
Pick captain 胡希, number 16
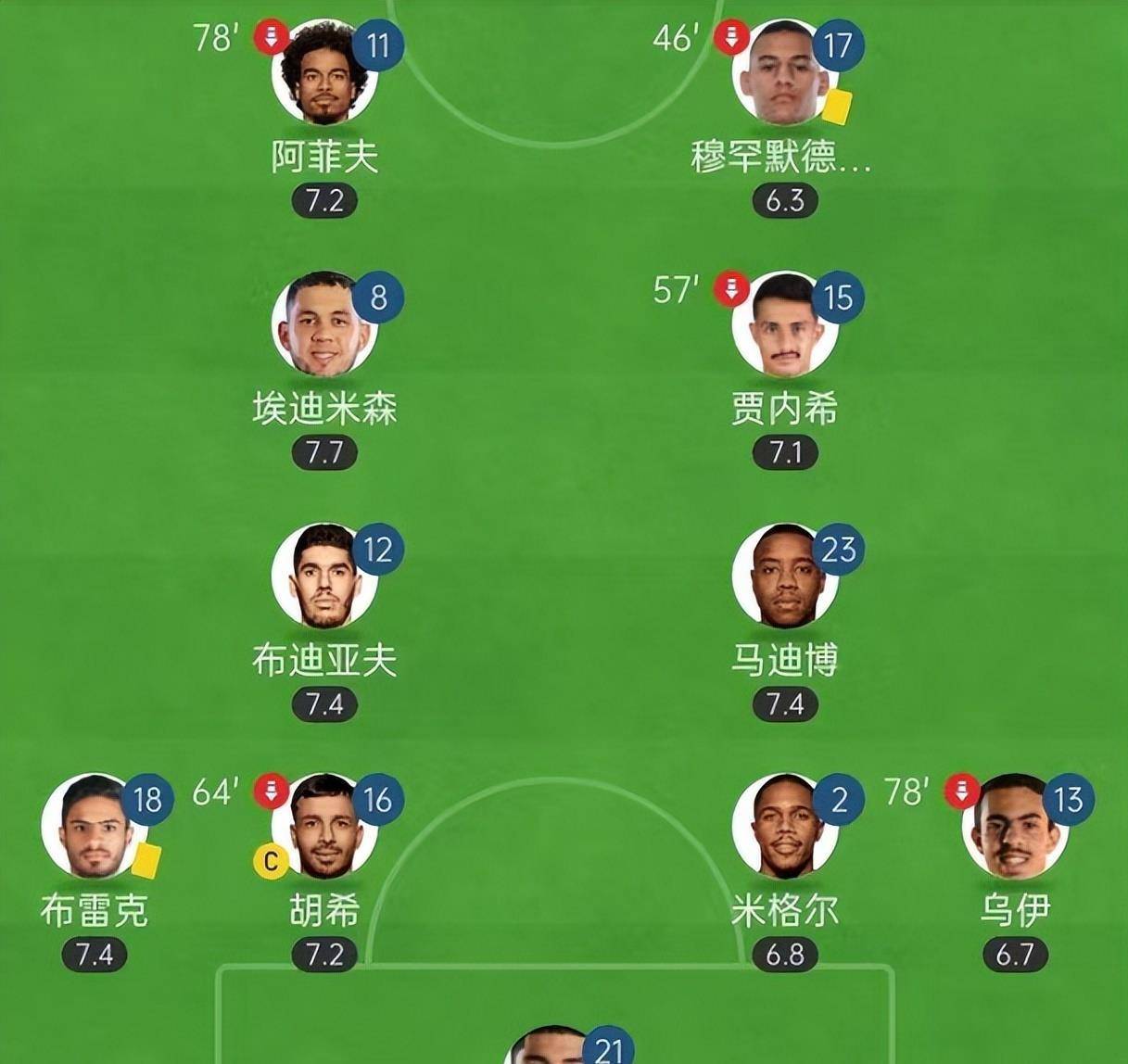324,828
